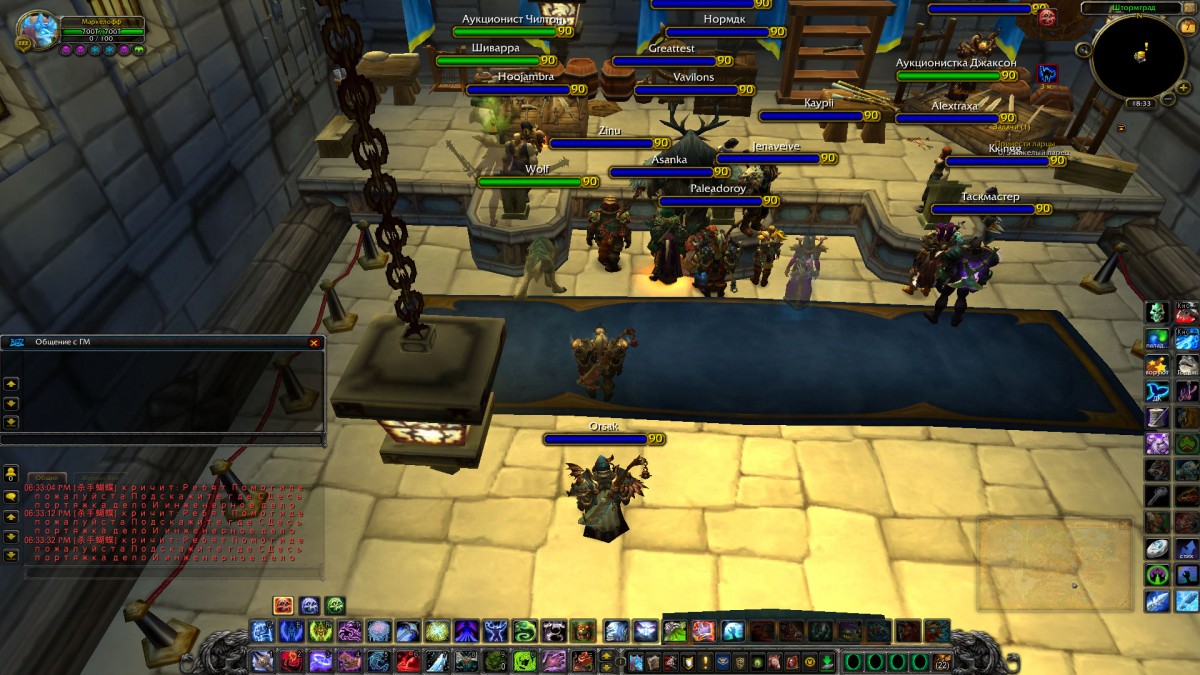Open the yellow exclamation quest log button
1200x675 pixels.
pos(706,661)
